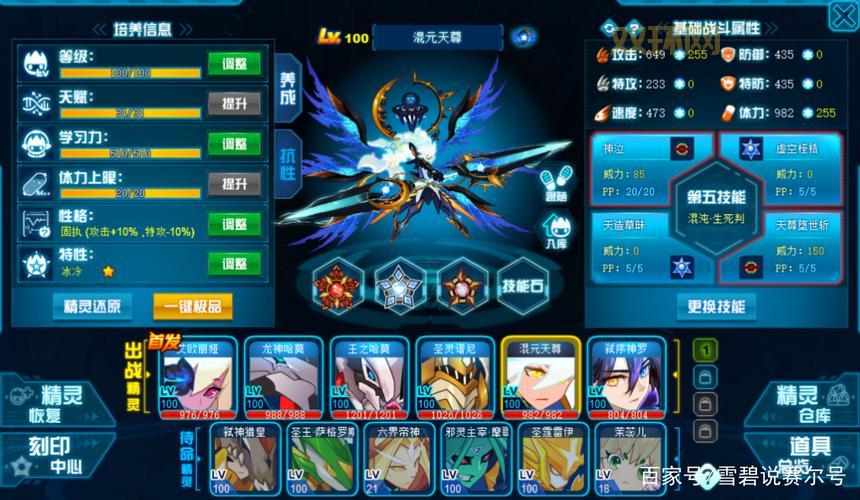Viewport: 860px width, 500px height.
Task: Open the 第五技能 hexagon
Action: point(716,204)
